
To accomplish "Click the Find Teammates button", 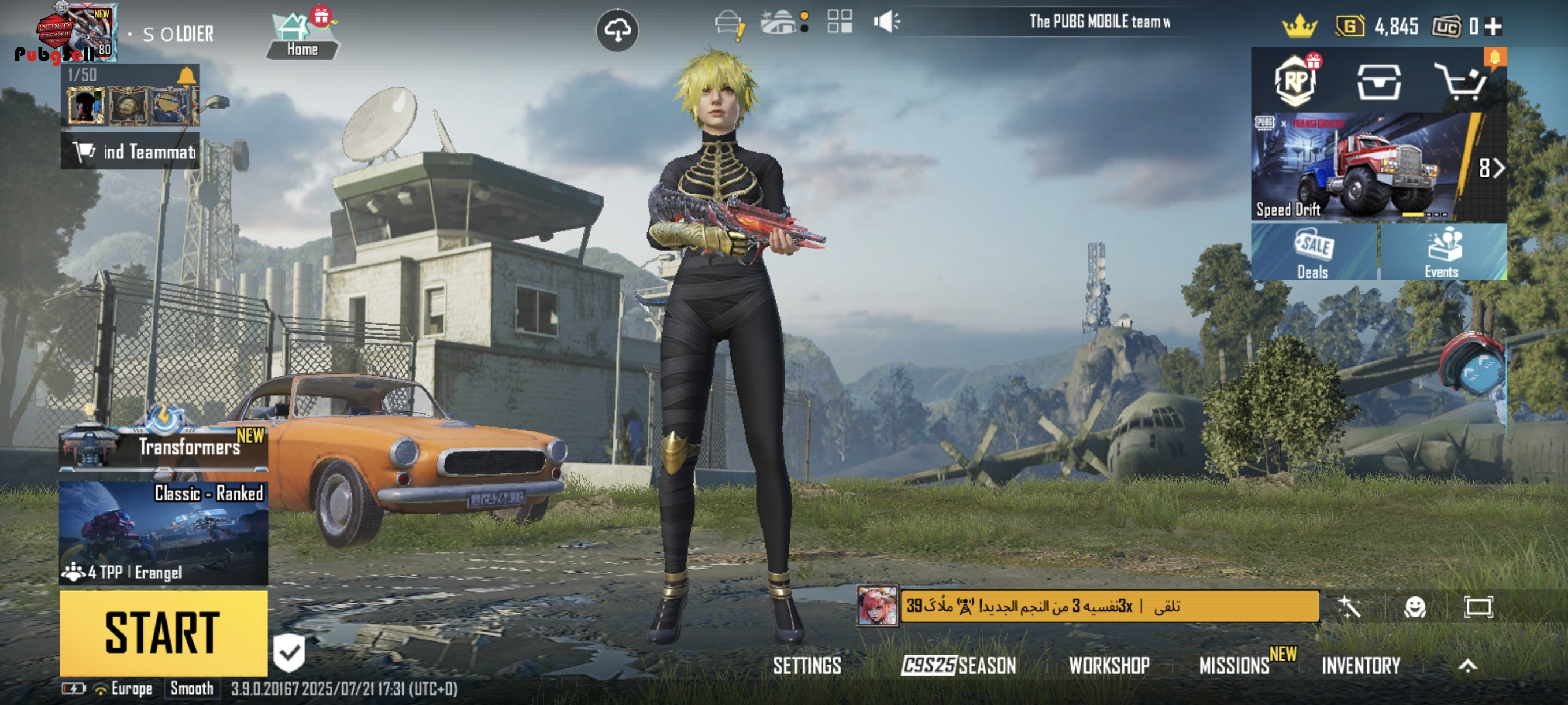I will point(130,151).
